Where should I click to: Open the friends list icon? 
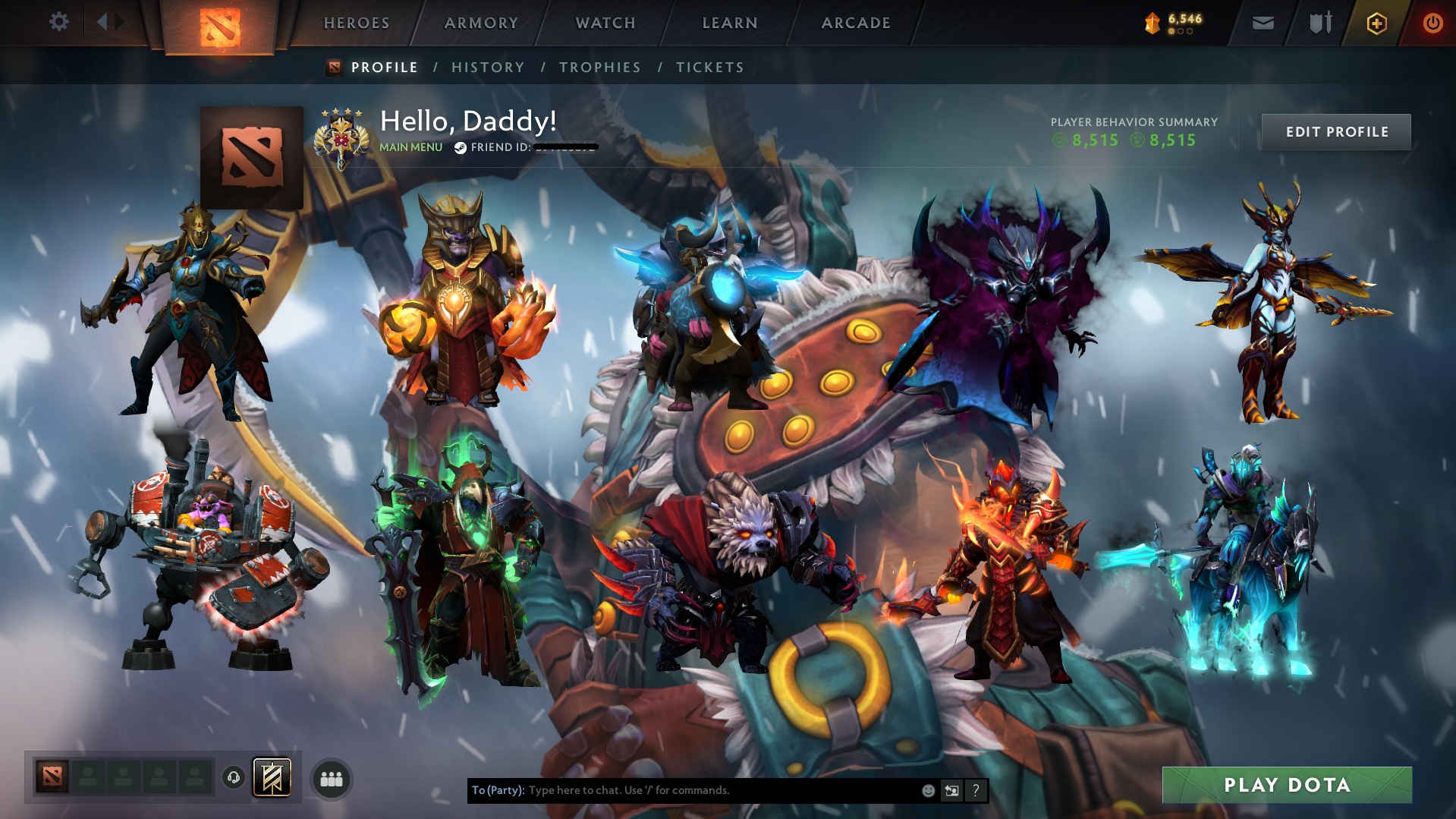331,778
